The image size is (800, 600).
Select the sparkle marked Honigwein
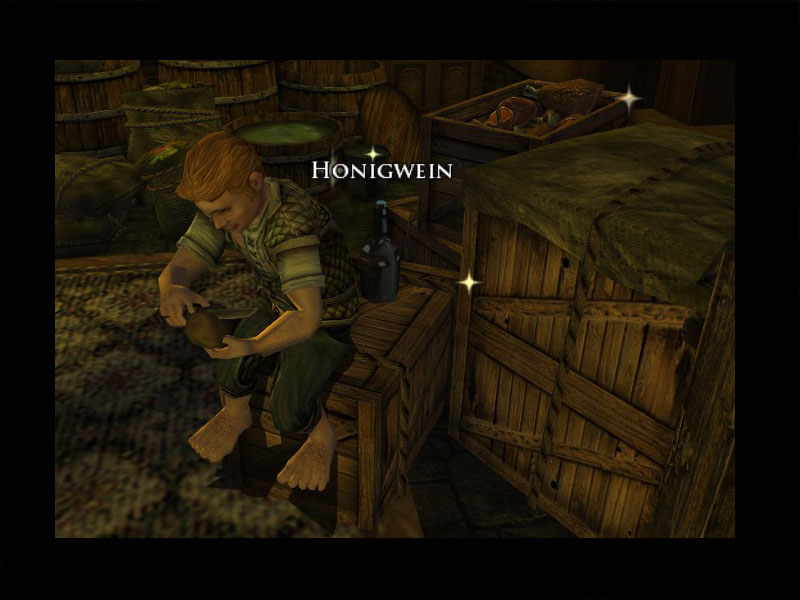373,153
